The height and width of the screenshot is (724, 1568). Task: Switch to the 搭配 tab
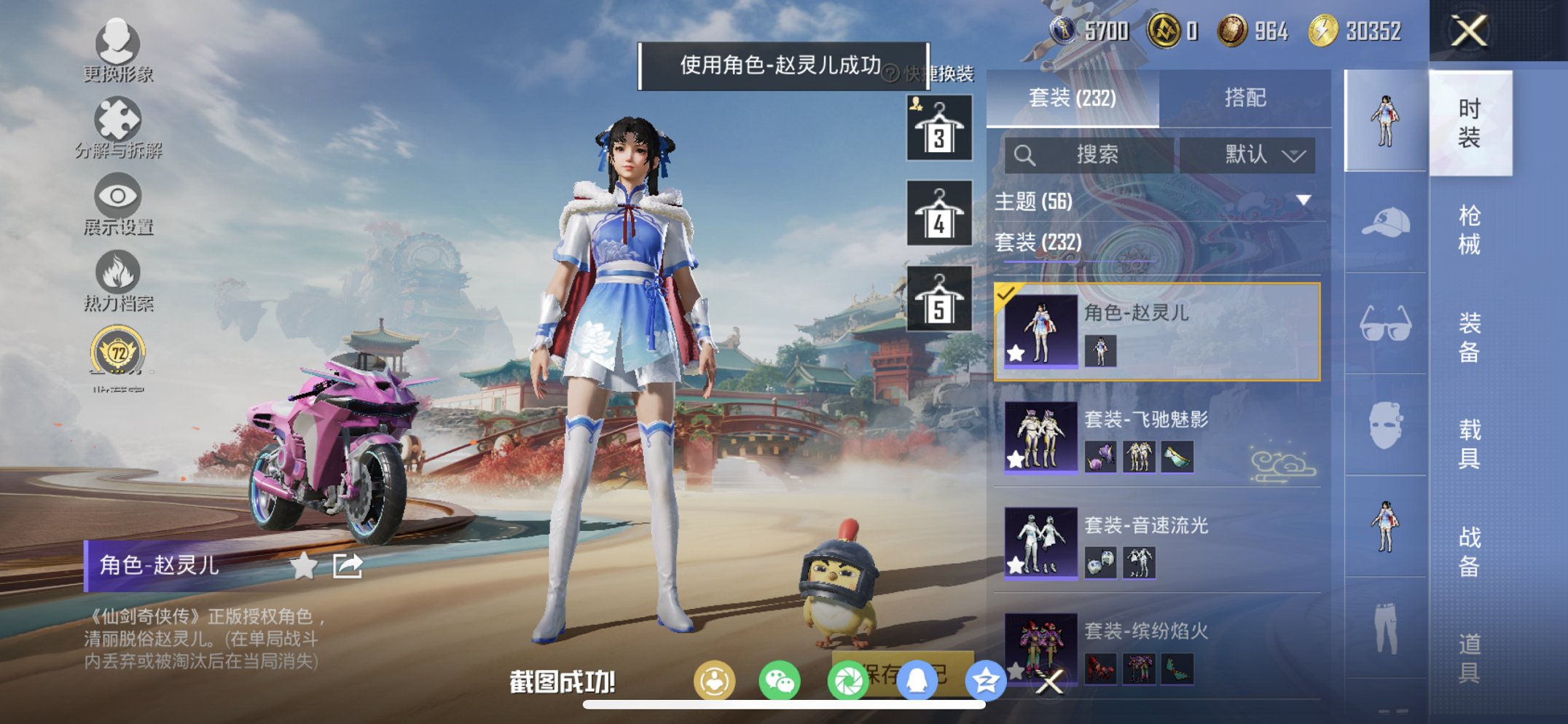pos(1246,98)
